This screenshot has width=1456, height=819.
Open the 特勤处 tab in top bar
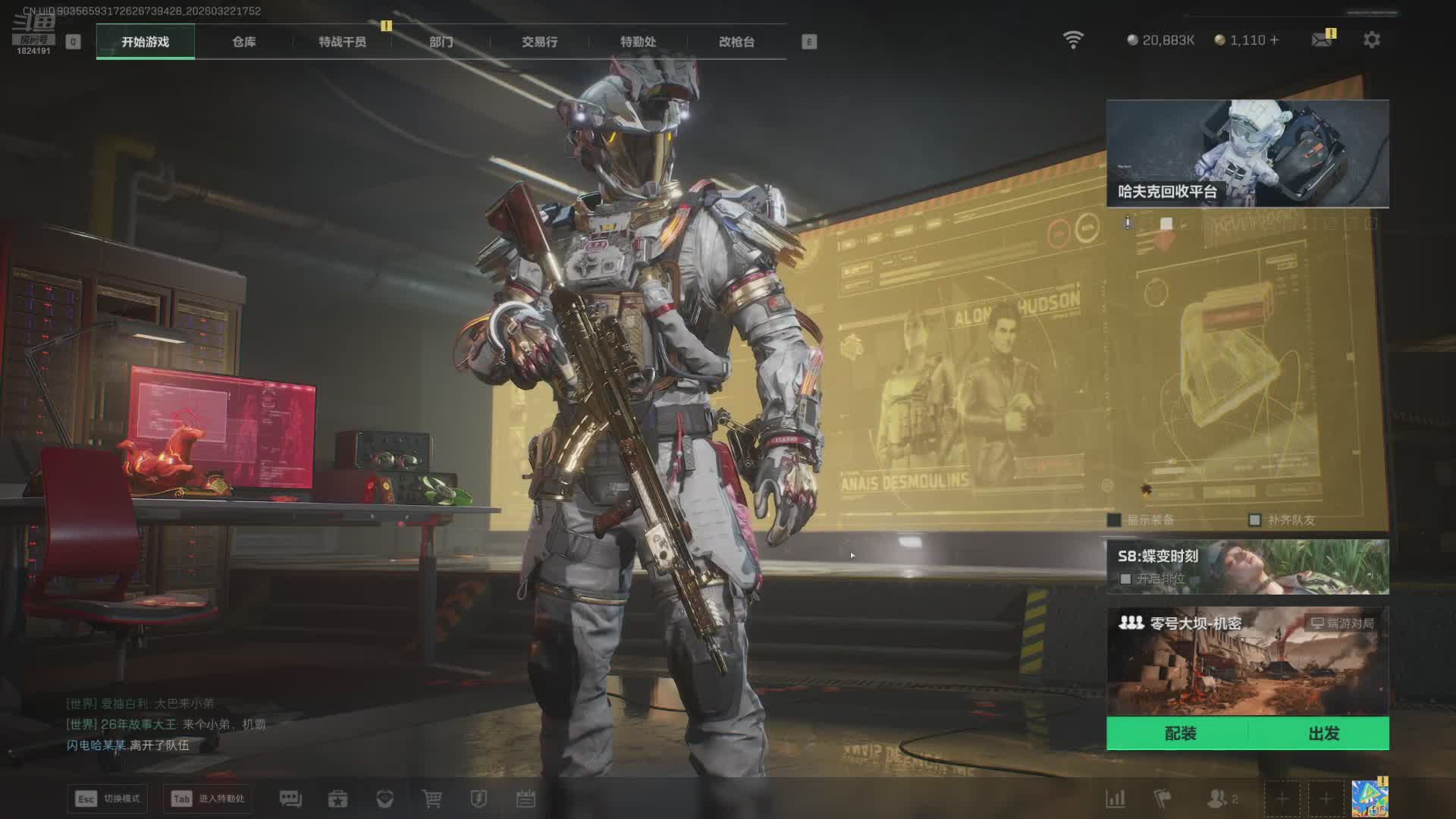638,42
